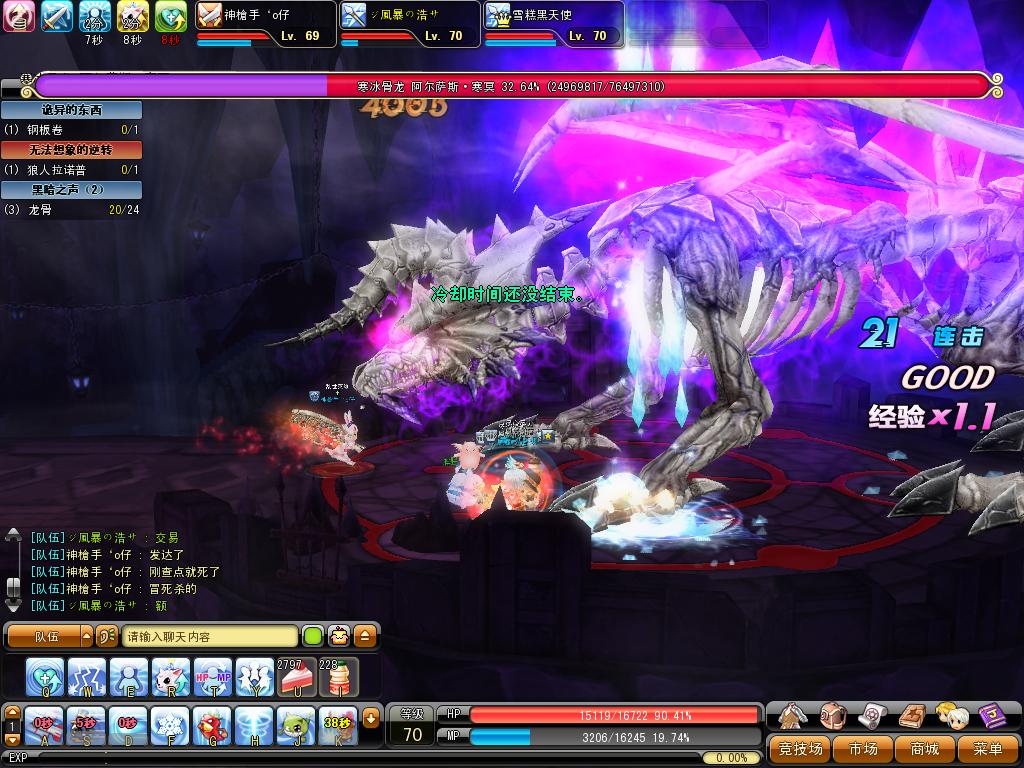The image size is (1024, 768).
Task: Open the scroll icon with star emblem
Action: click(x=873, y=716)
